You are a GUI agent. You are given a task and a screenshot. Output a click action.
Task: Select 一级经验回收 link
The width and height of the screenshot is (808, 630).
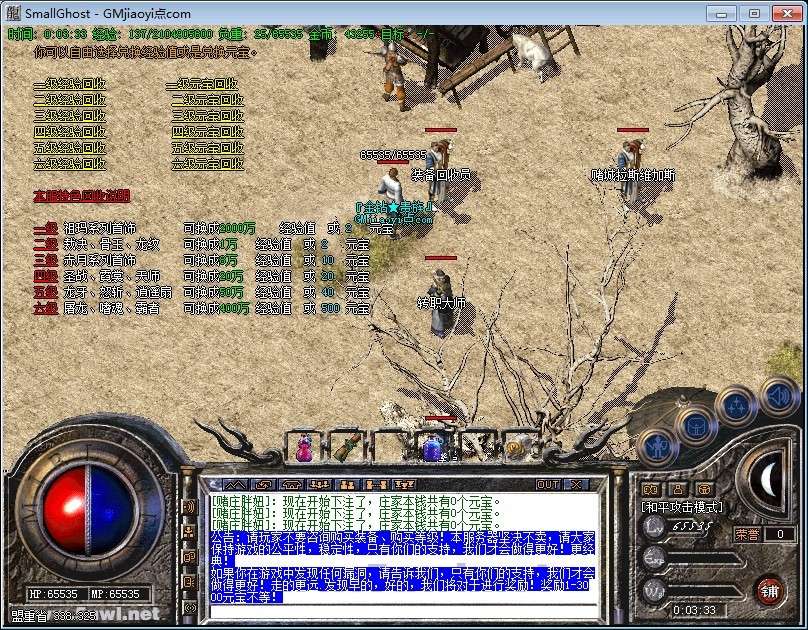[x=69, y=85]
